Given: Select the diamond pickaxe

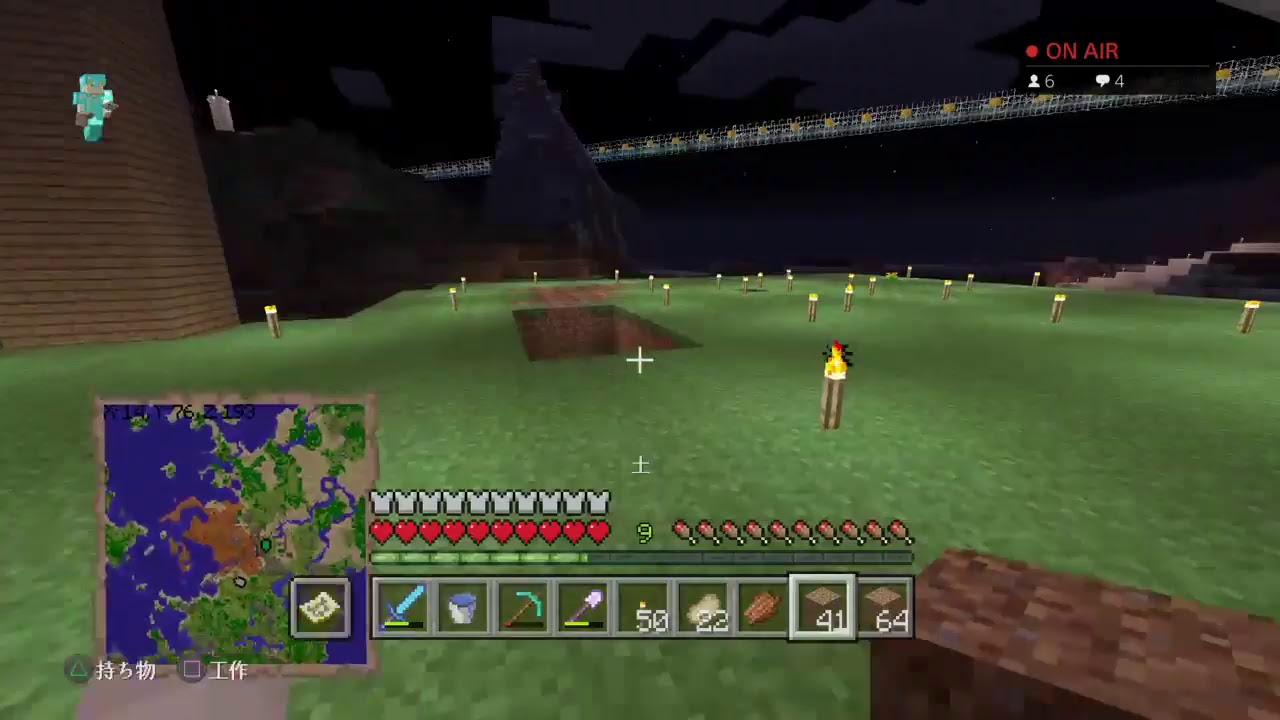Looking at the screenshot, I should tap(521, 606).
